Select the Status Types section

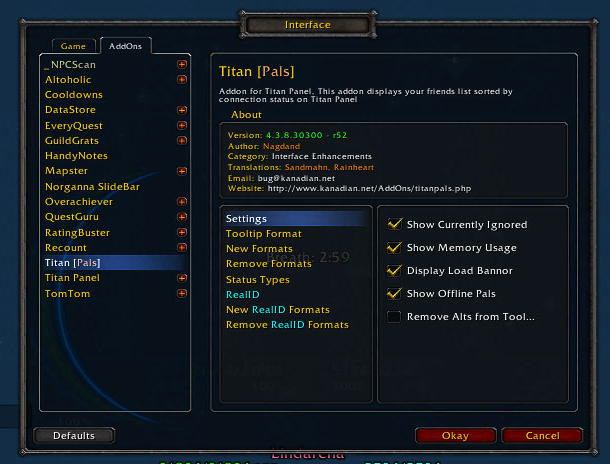(x=256, y=279)
